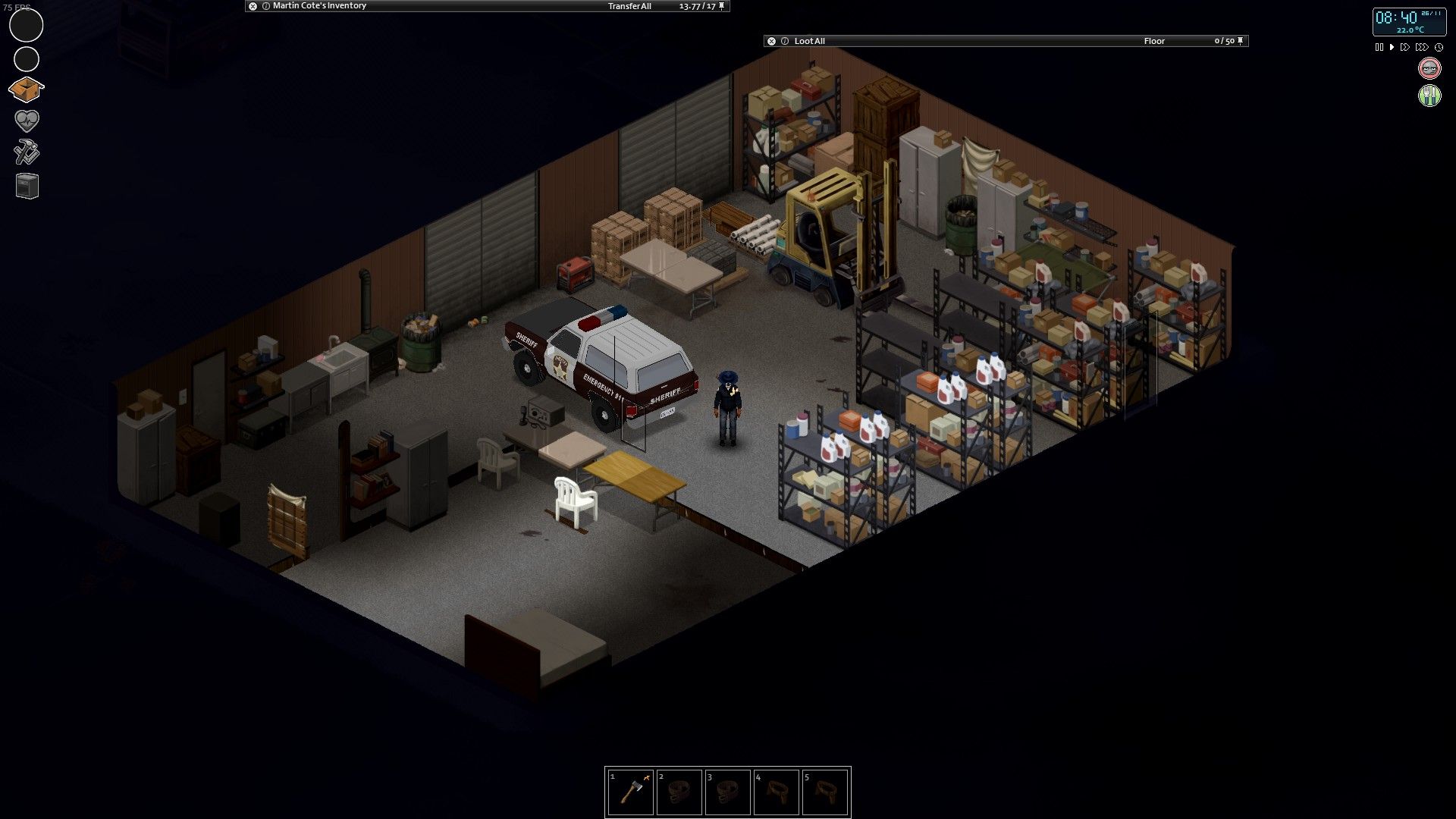Open the orange crate inventory icon
1456x819 pixels.
(27, 89)
